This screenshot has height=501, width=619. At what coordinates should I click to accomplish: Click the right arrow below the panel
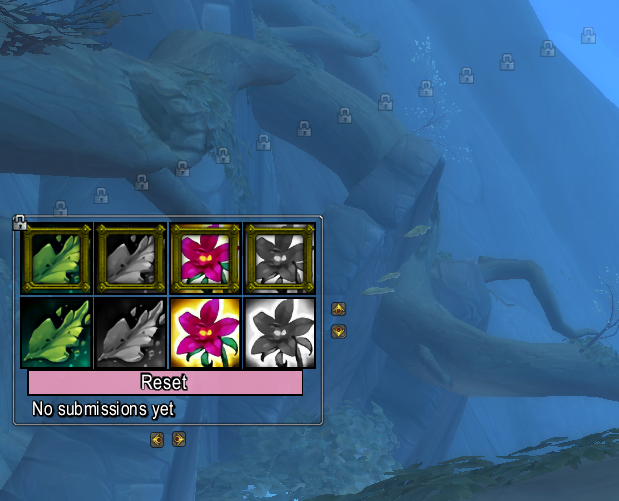(x=179, y=439)
